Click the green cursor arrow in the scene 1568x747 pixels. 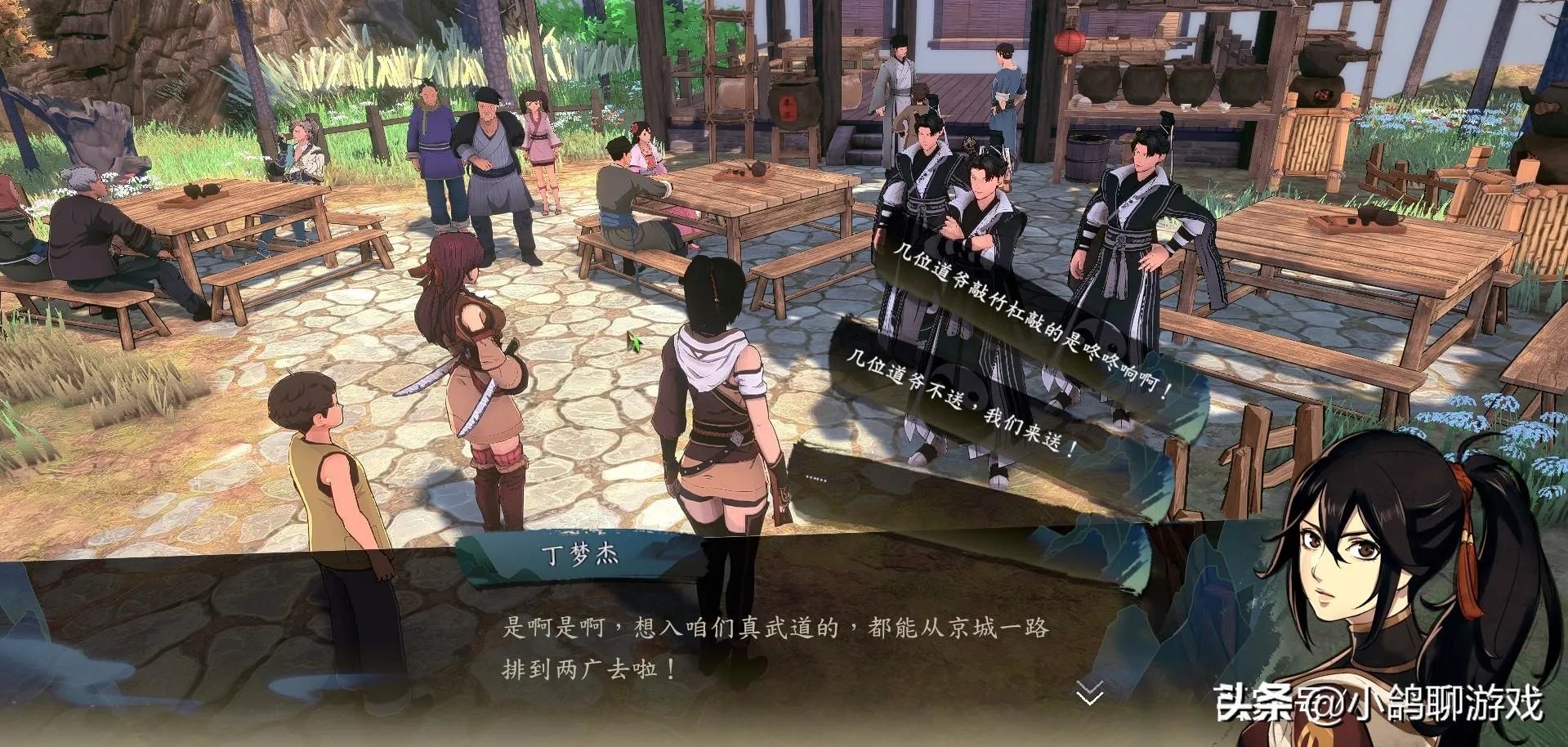637,343
